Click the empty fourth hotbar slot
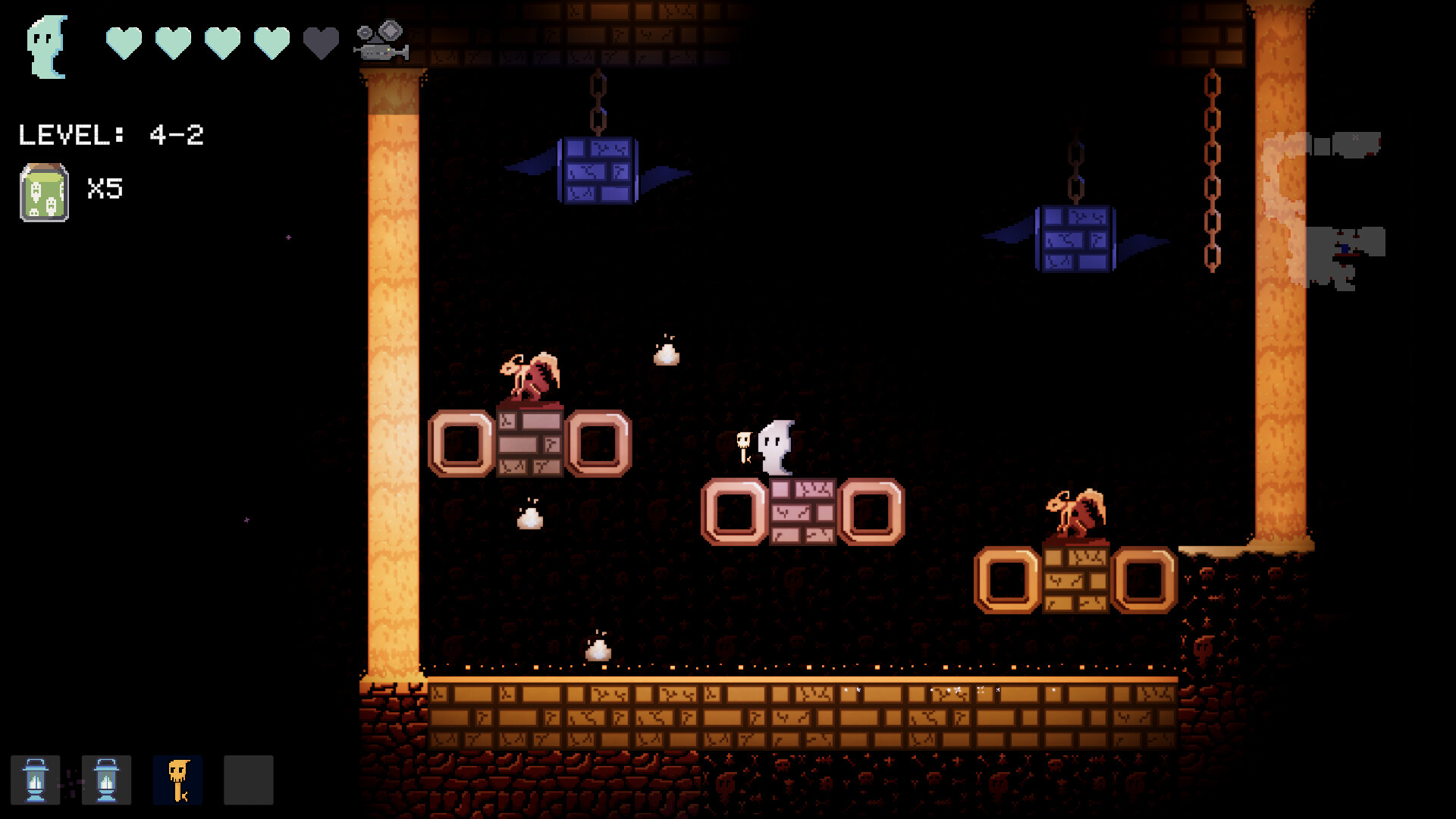 (x=248, y=780)
